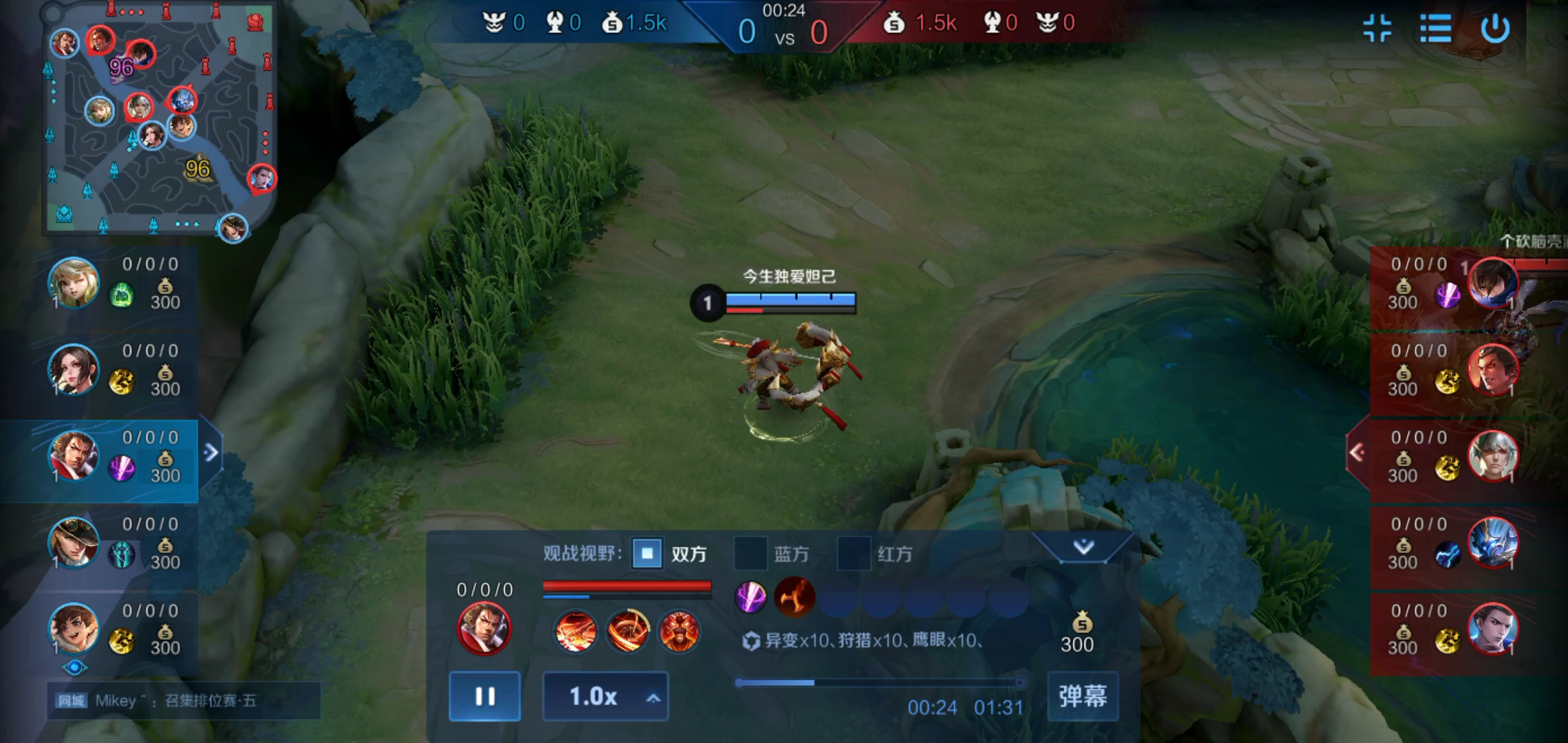This screenshot has width=1568, height=743.
Task: Click the shrink screen icon
Action: 1377,29
